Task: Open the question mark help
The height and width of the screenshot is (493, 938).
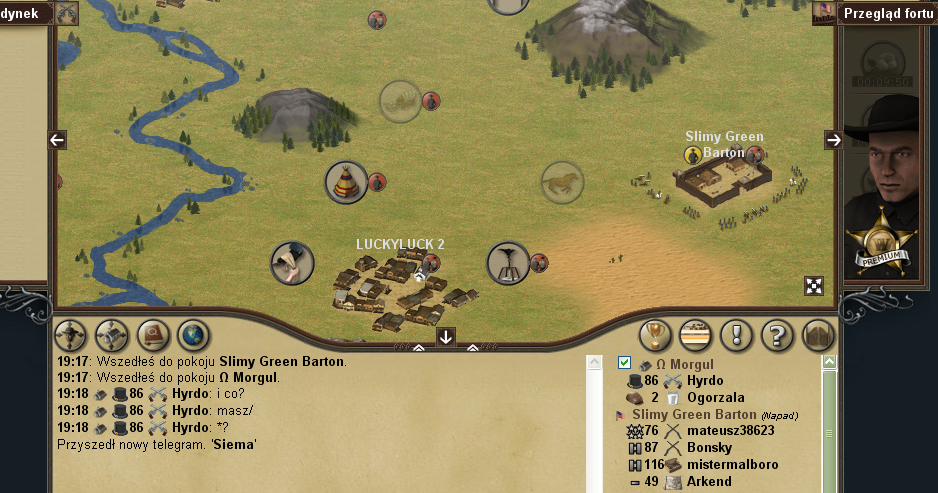Action: [x=777, y=335]
